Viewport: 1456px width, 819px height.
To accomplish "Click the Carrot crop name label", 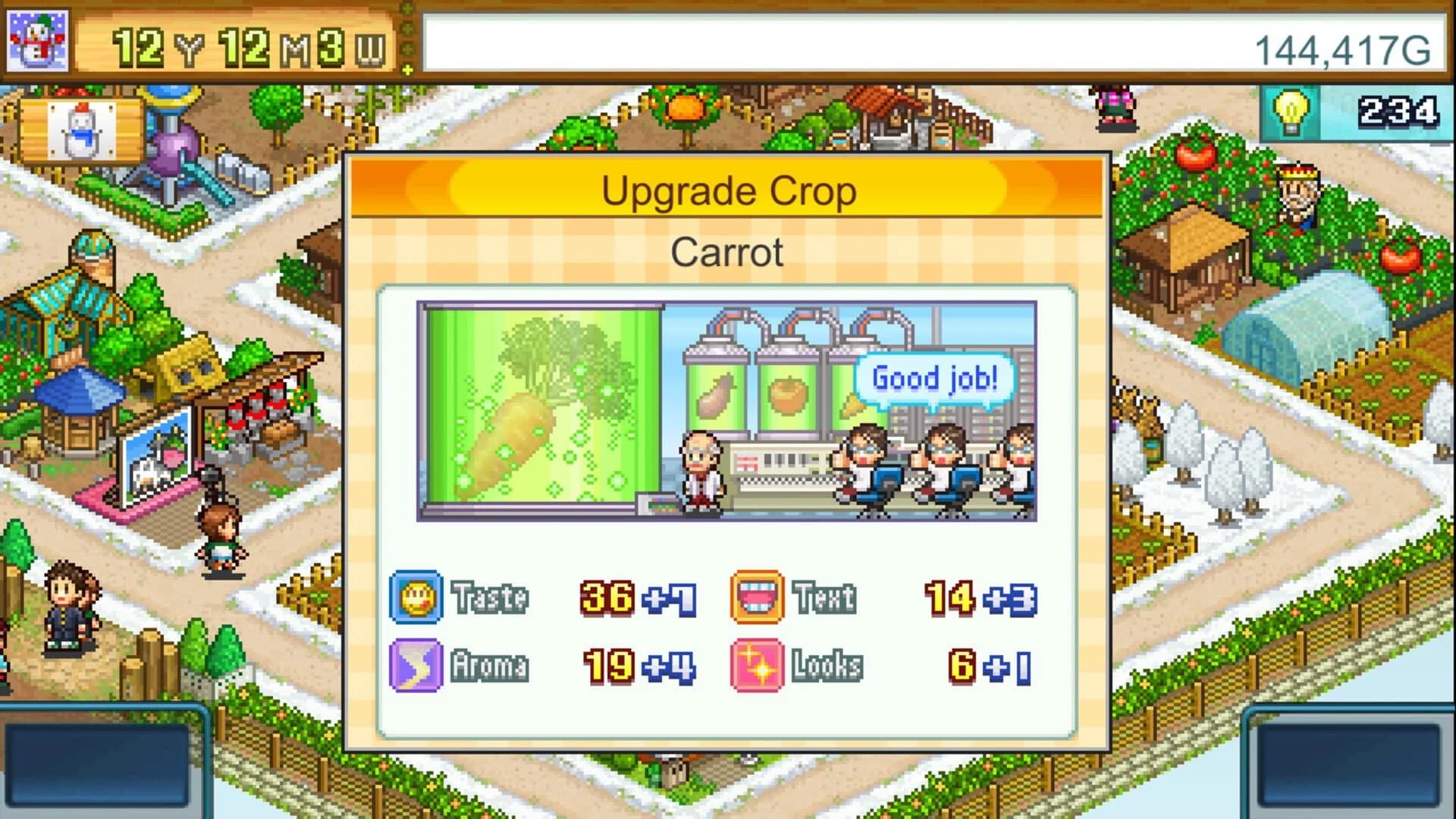I will [x=726, y=253].
